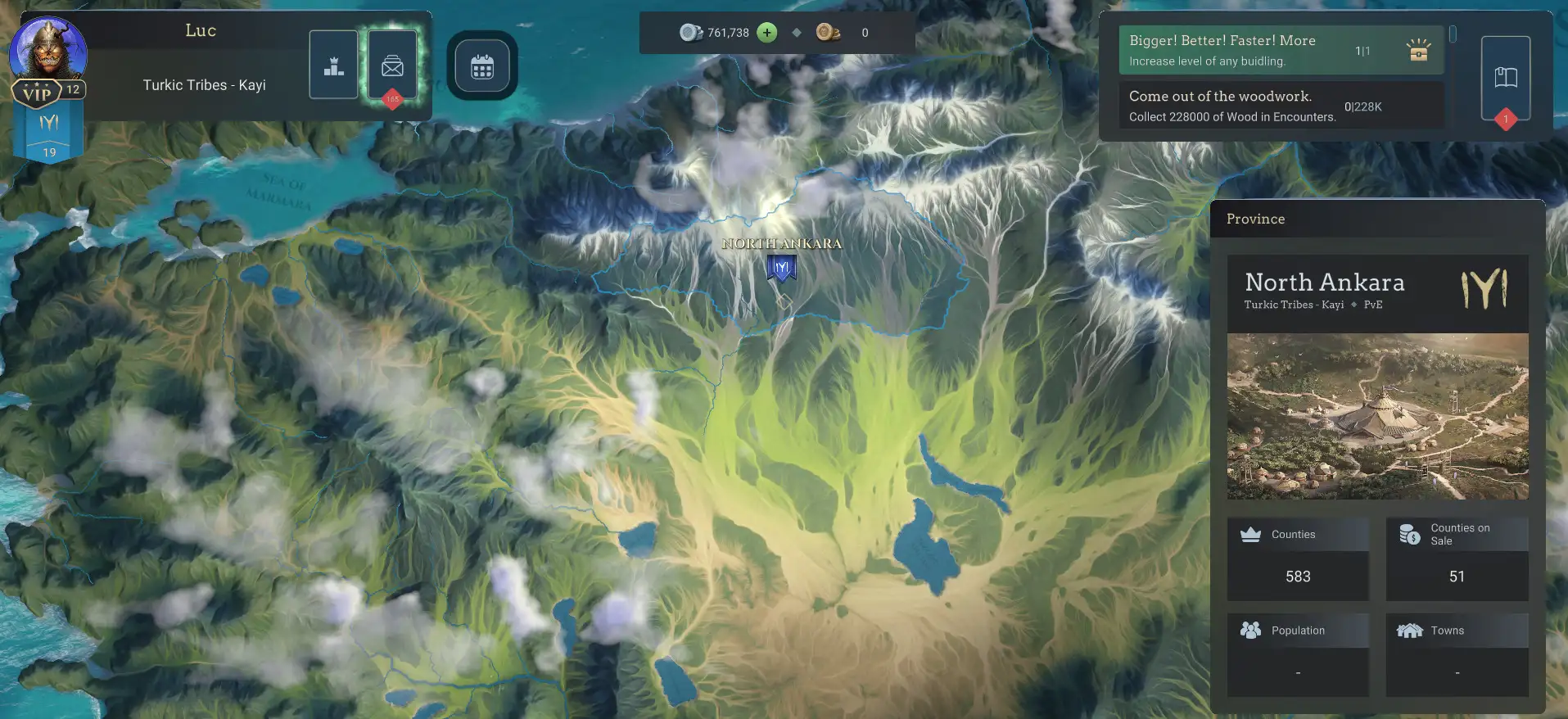
Task: View the North Ankara province thumbnail image
Action: coord(1377,416)
